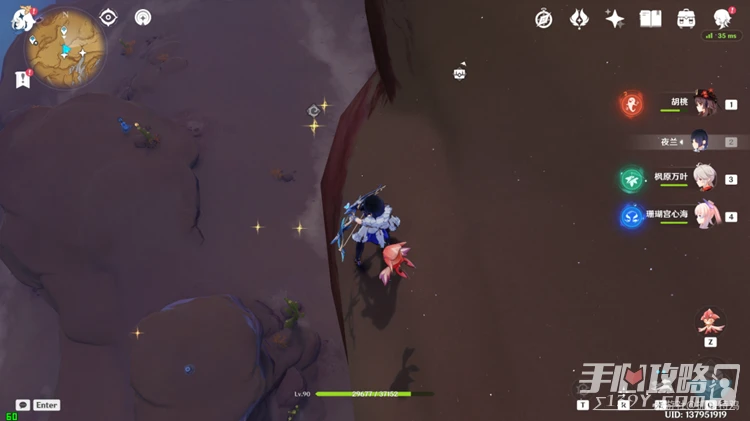Click the eye-shaped icon beside the minimap
This screenshot has height=421, width=750.
click(x=108, y=17)
